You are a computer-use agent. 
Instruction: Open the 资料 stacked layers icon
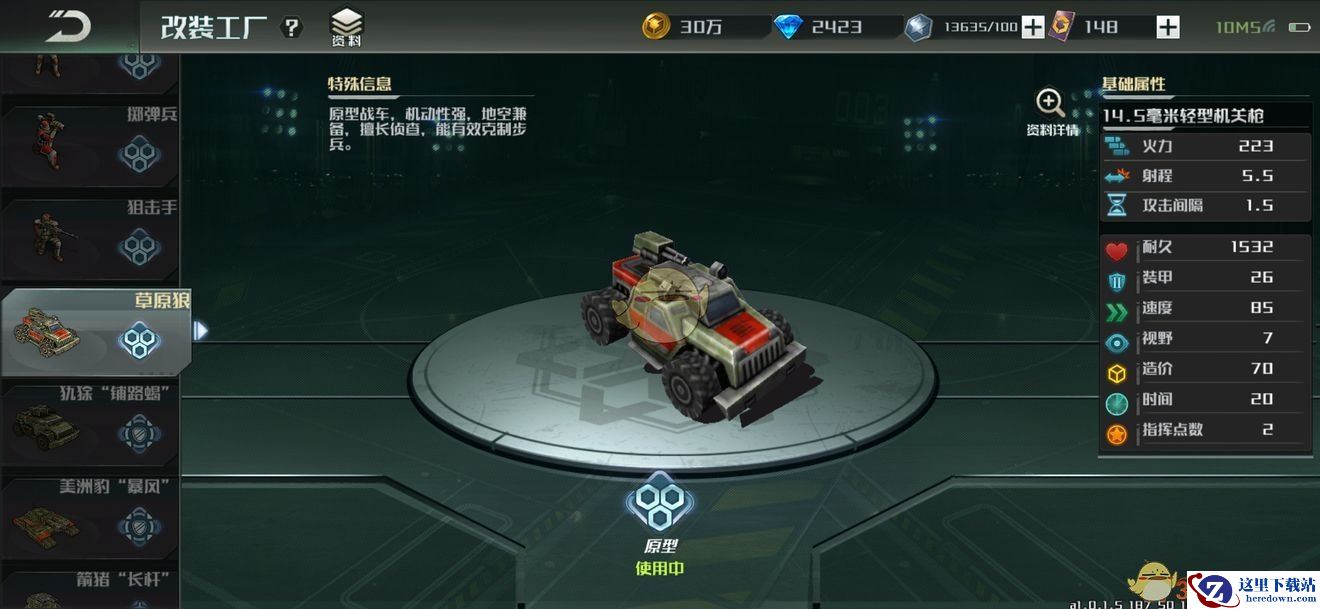pyautogui.click(x=347, y=27)
